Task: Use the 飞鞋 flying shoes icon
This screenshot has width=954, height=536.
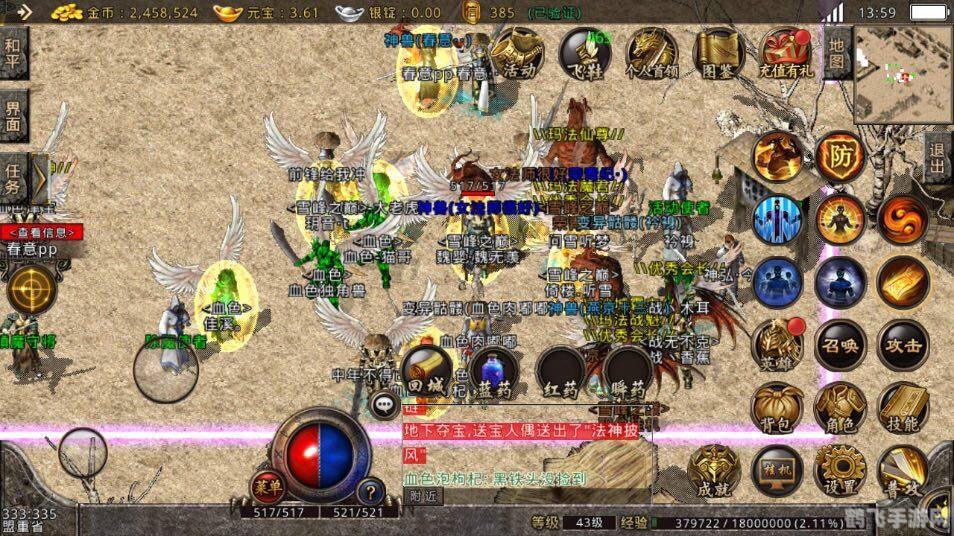Action: click(585, 51)
